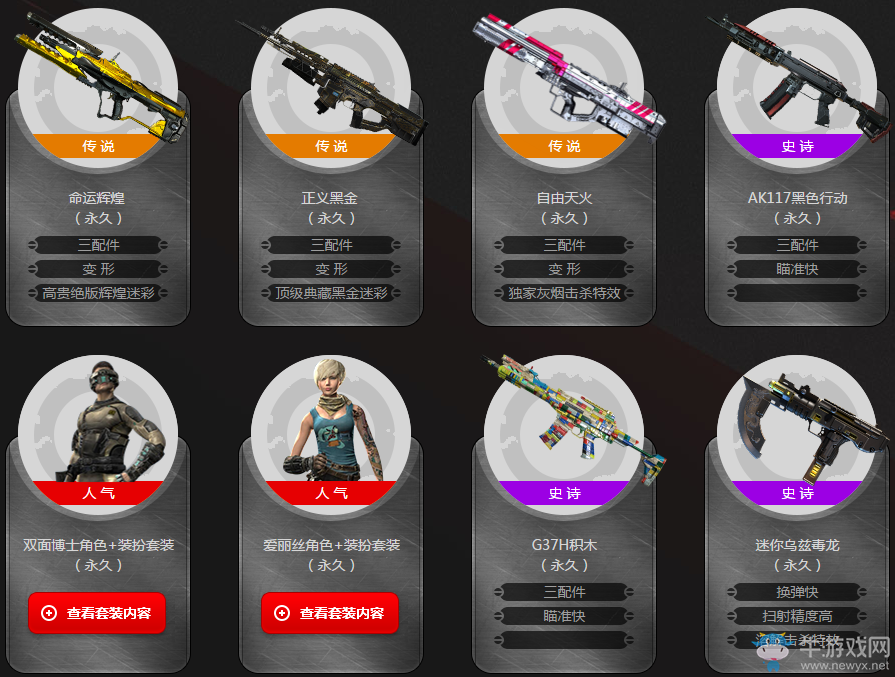Click the 高贵绝版辉煌迷彩 feature tag
This screenshot has height=677, width=895.
coord(99,293)
